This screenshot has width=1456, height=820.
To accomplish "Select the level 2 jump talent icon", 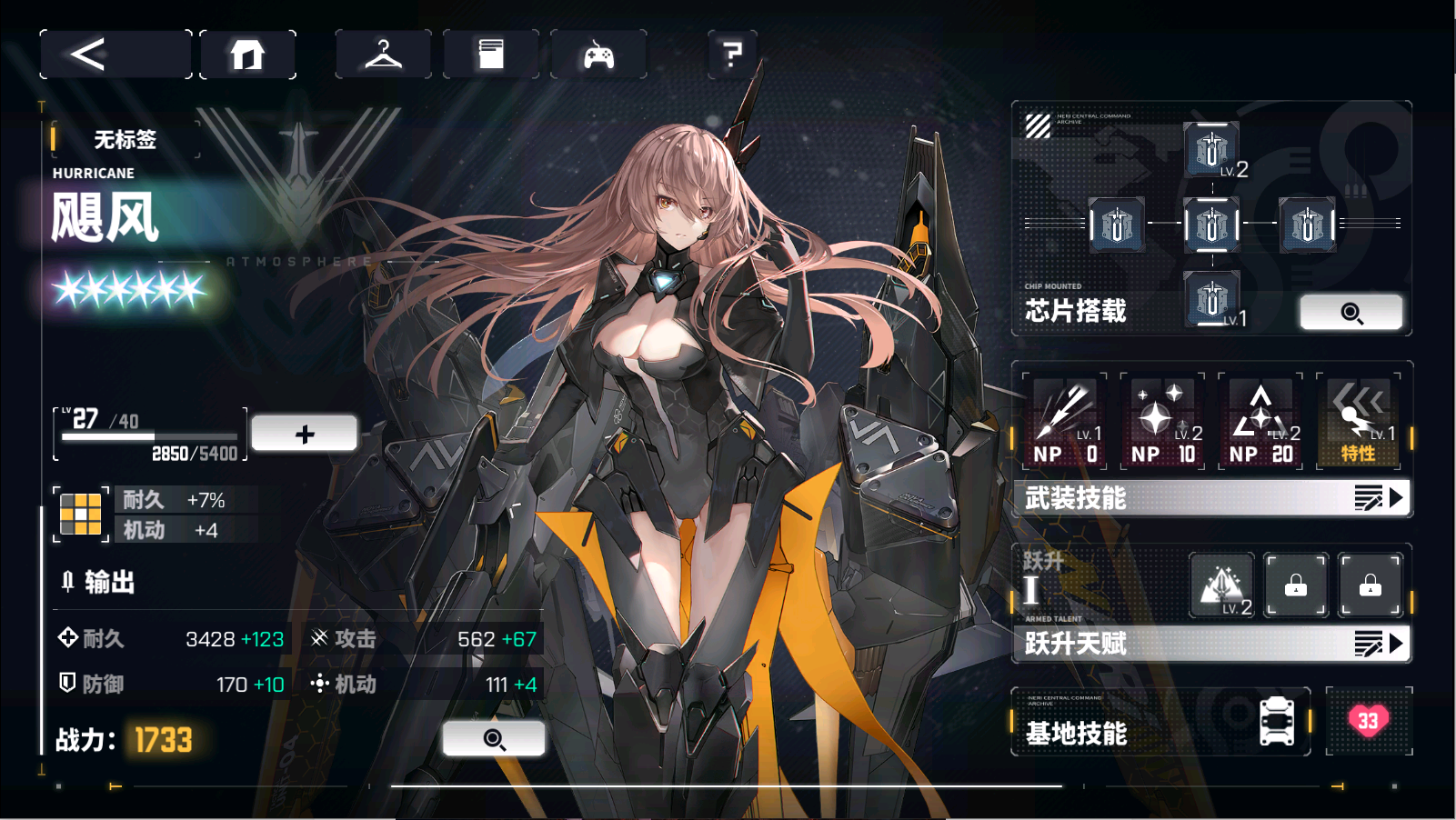I will 1223,585.
